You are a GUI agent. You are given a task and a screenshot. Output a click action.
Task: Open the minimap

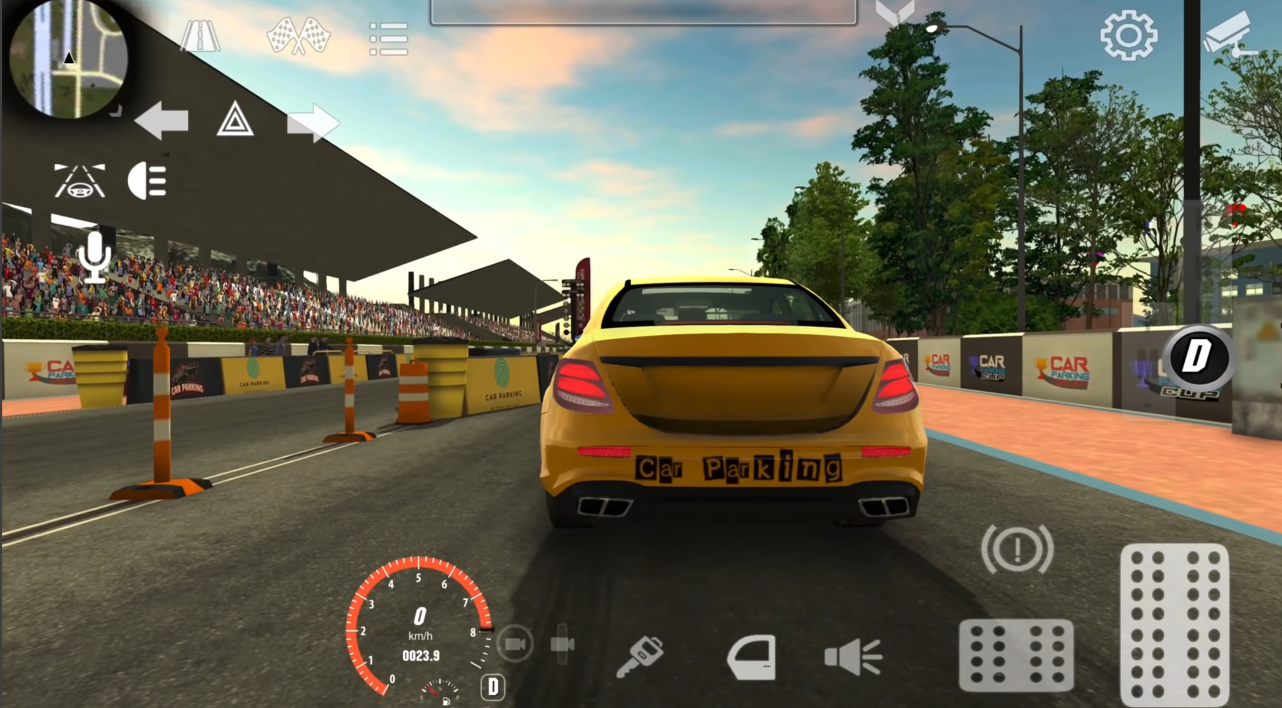[x=67, y=58]
